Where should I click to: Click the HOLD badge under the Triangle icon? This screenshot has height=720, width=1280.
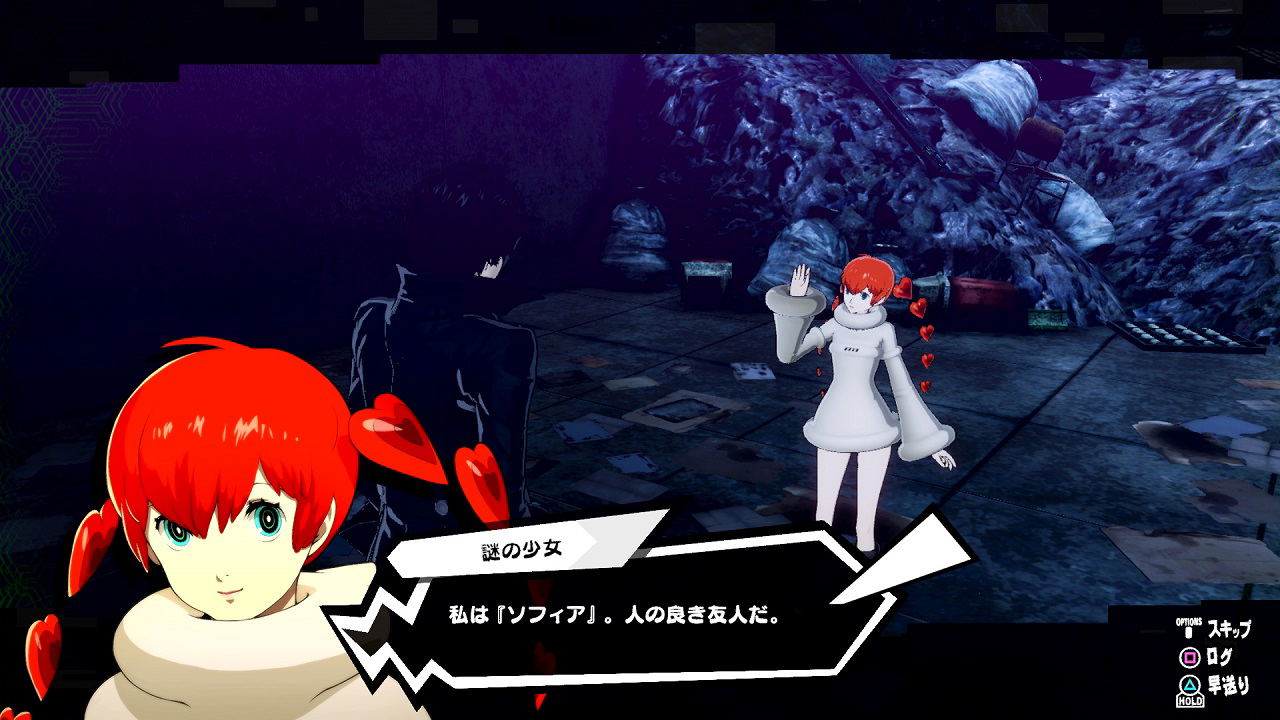pyautogui.click(x=1190, y=700)
